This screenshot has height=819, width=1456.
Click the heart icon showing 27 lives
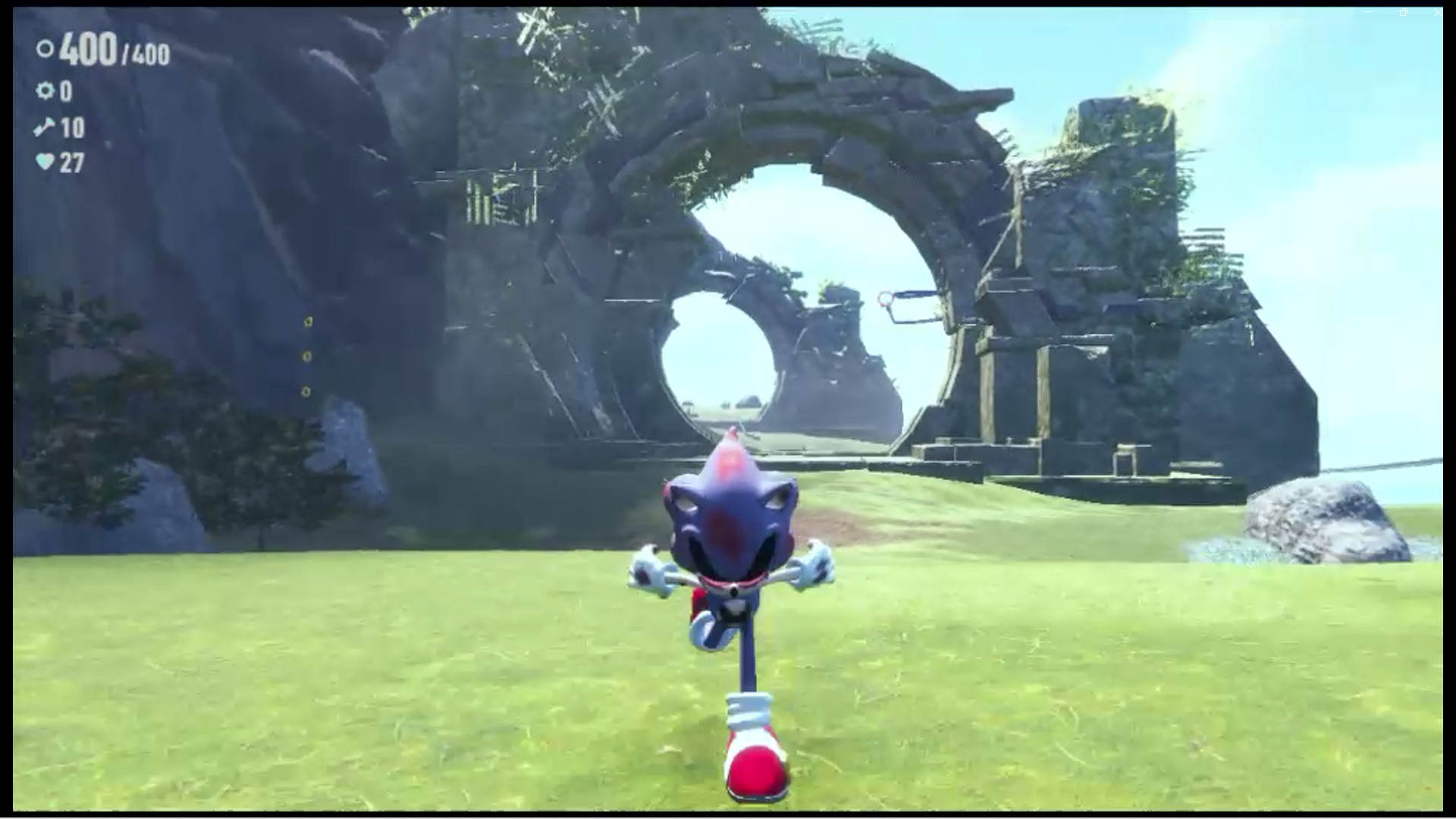click(45, 161)
